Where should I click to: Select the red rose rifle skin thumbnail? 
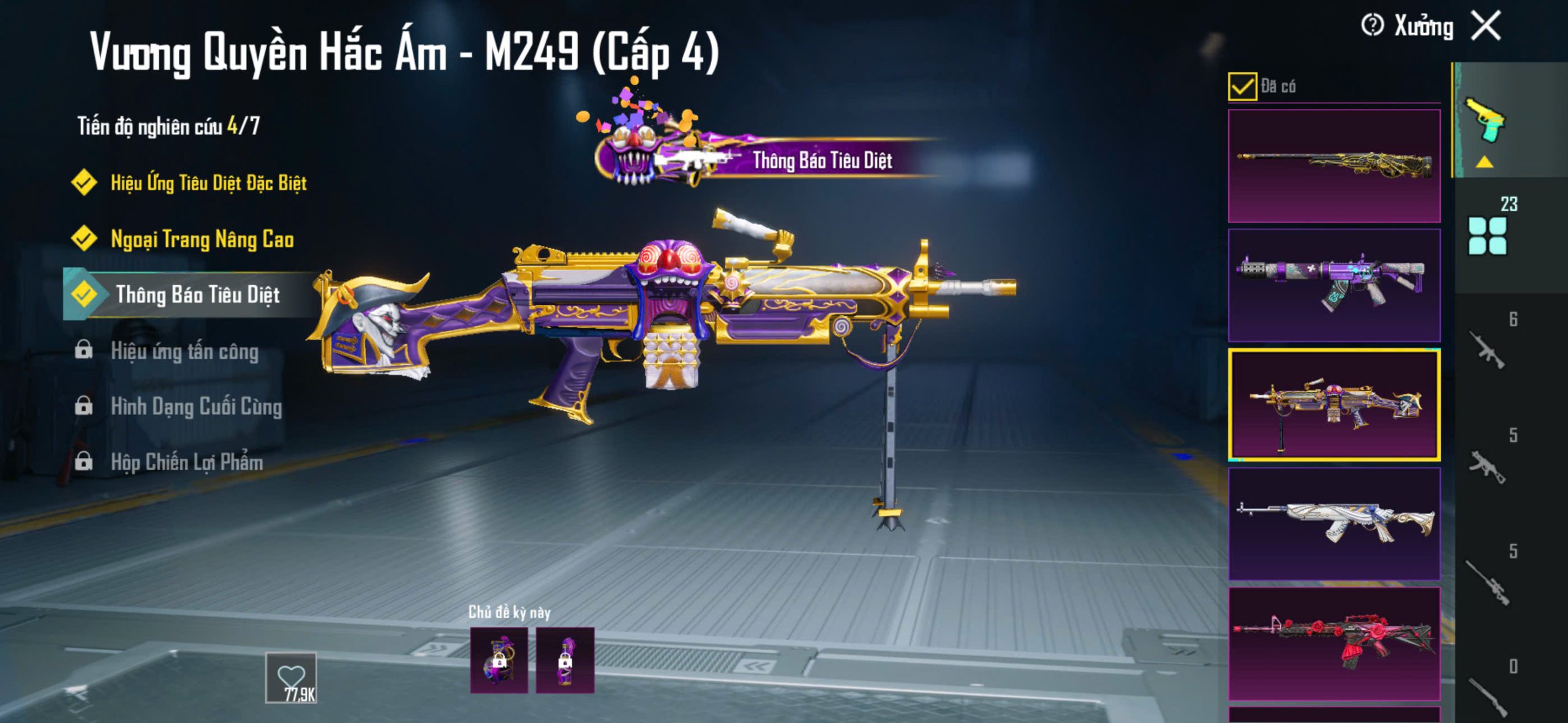[1334, 643]
